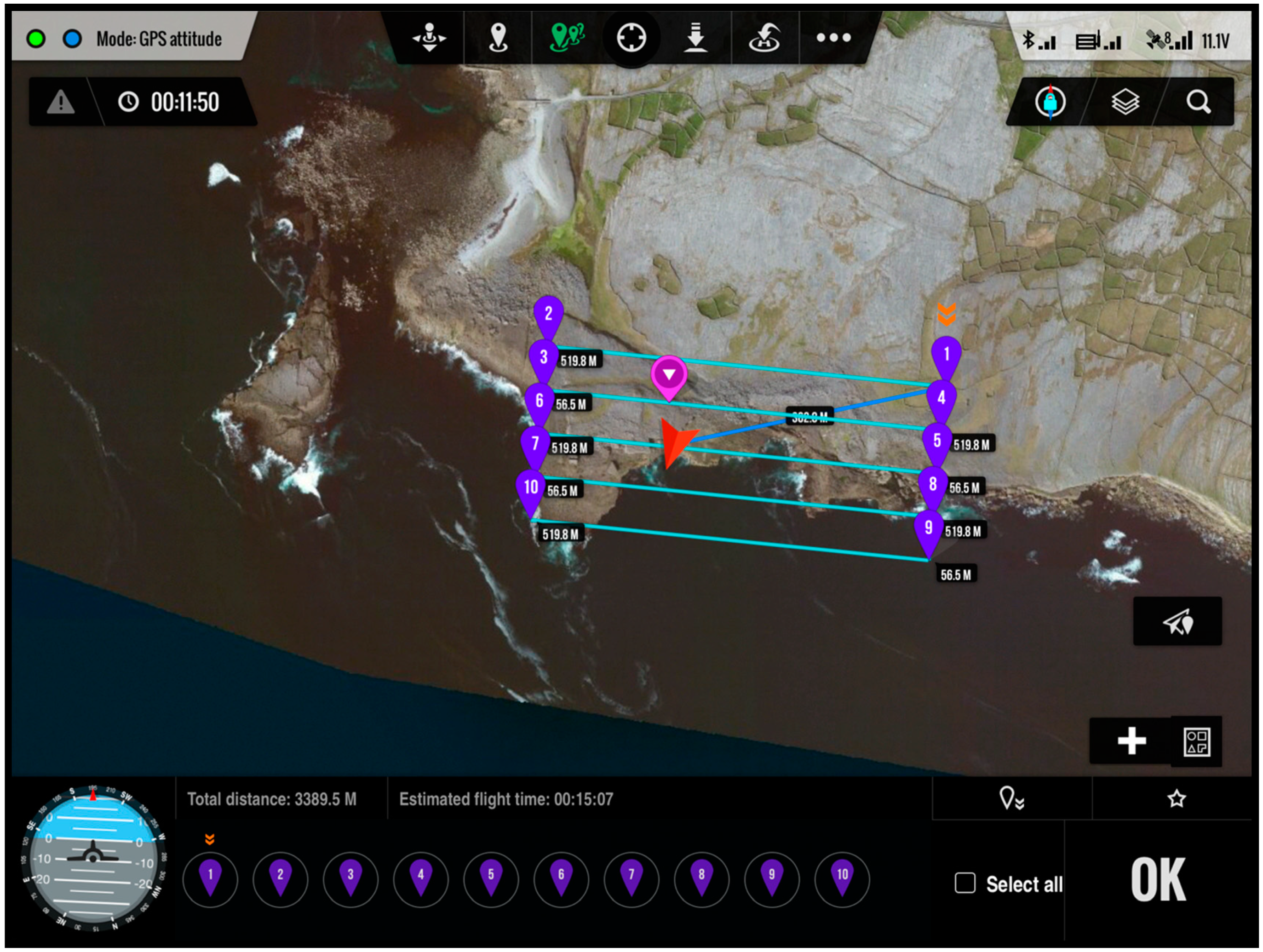Choose the drone takeoff toolbar icon

(x=430, y=38)
